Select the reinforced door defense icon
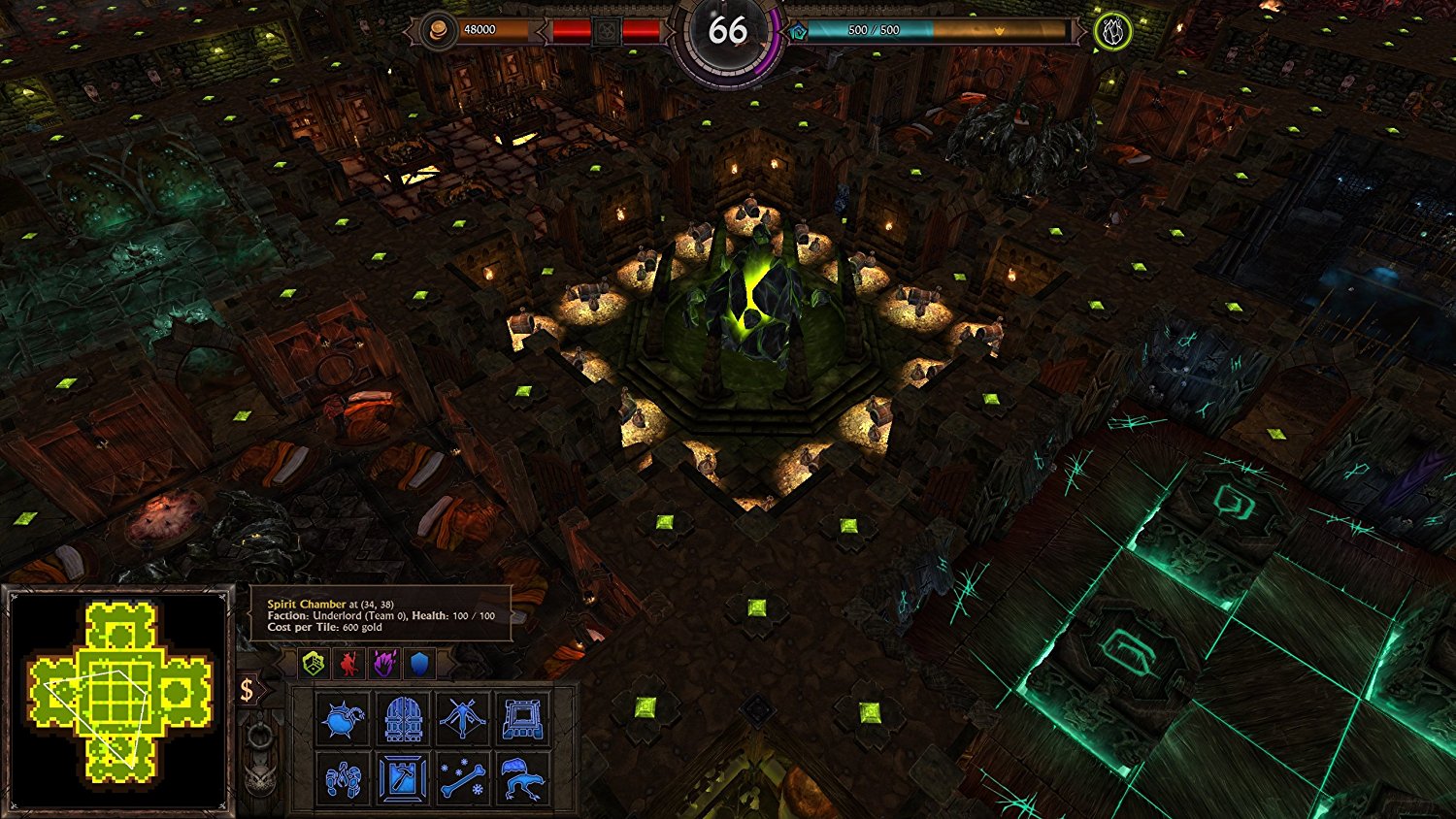Image resolution: width=1456 pixels, height=819 pixels. pyautogui.click(x=401, y=718)
